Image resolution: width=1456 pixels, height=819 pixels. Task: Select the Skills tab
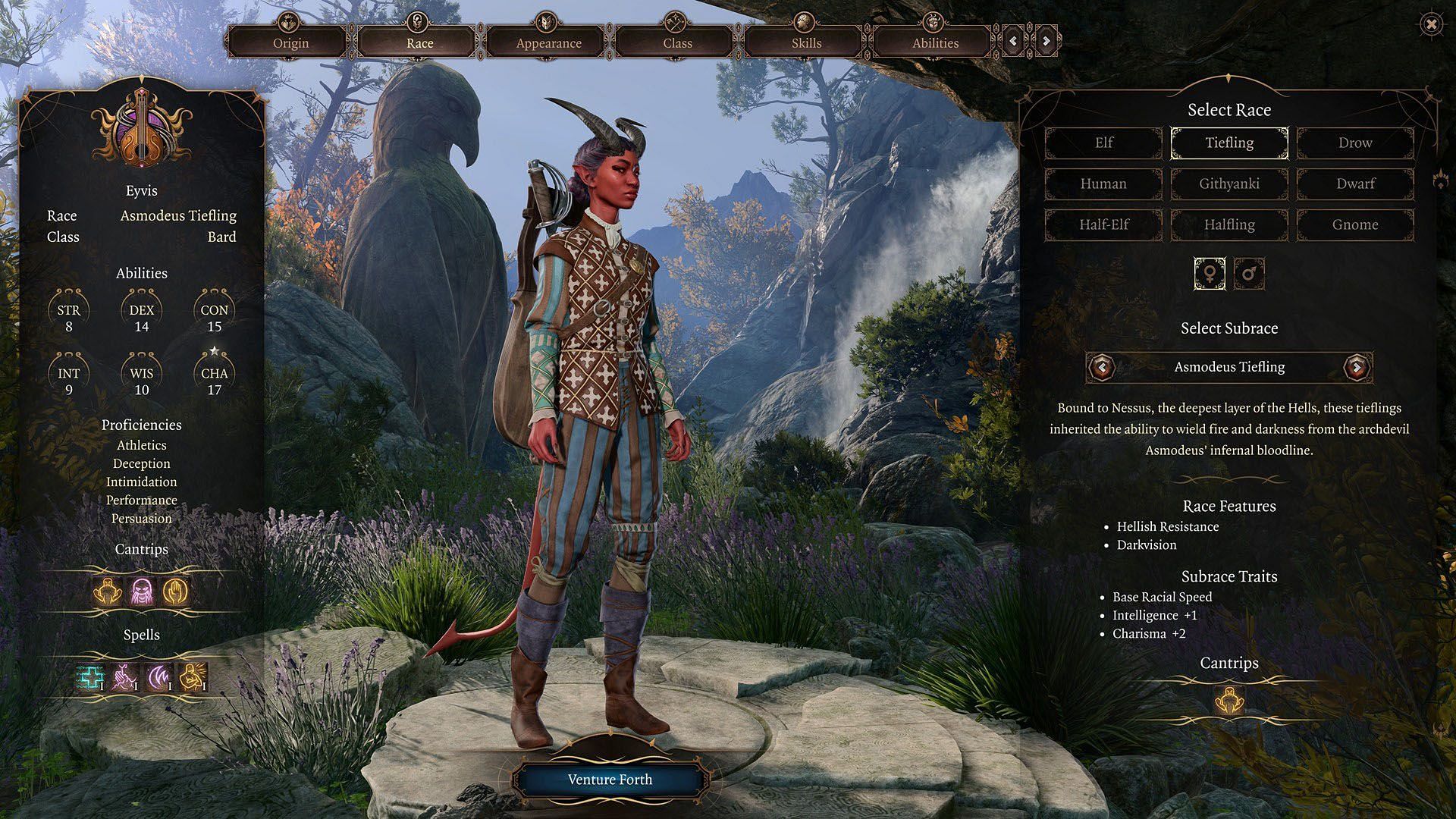click(x=806, y=42)
